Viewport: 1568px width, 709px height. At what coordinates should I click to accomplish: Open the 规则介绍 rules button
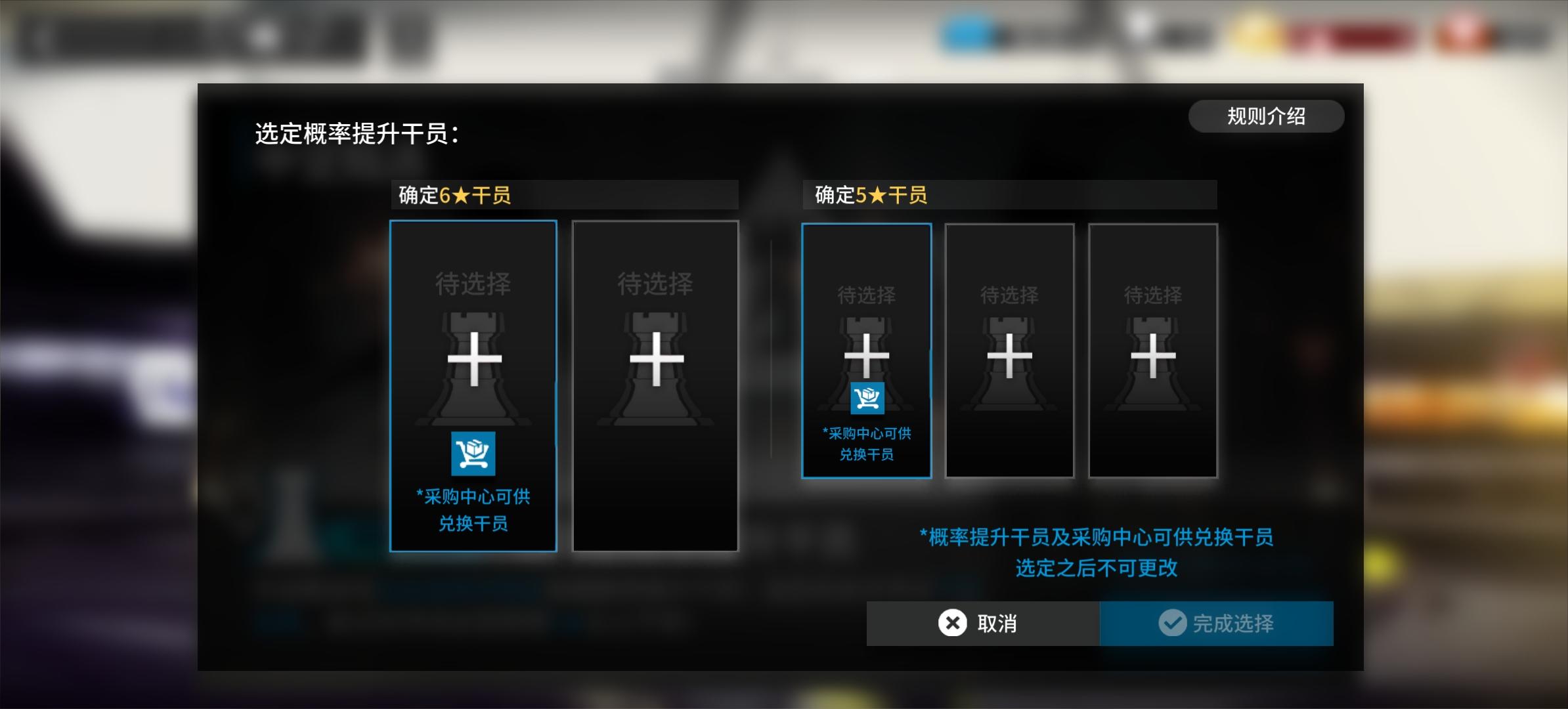[1267, 116]
